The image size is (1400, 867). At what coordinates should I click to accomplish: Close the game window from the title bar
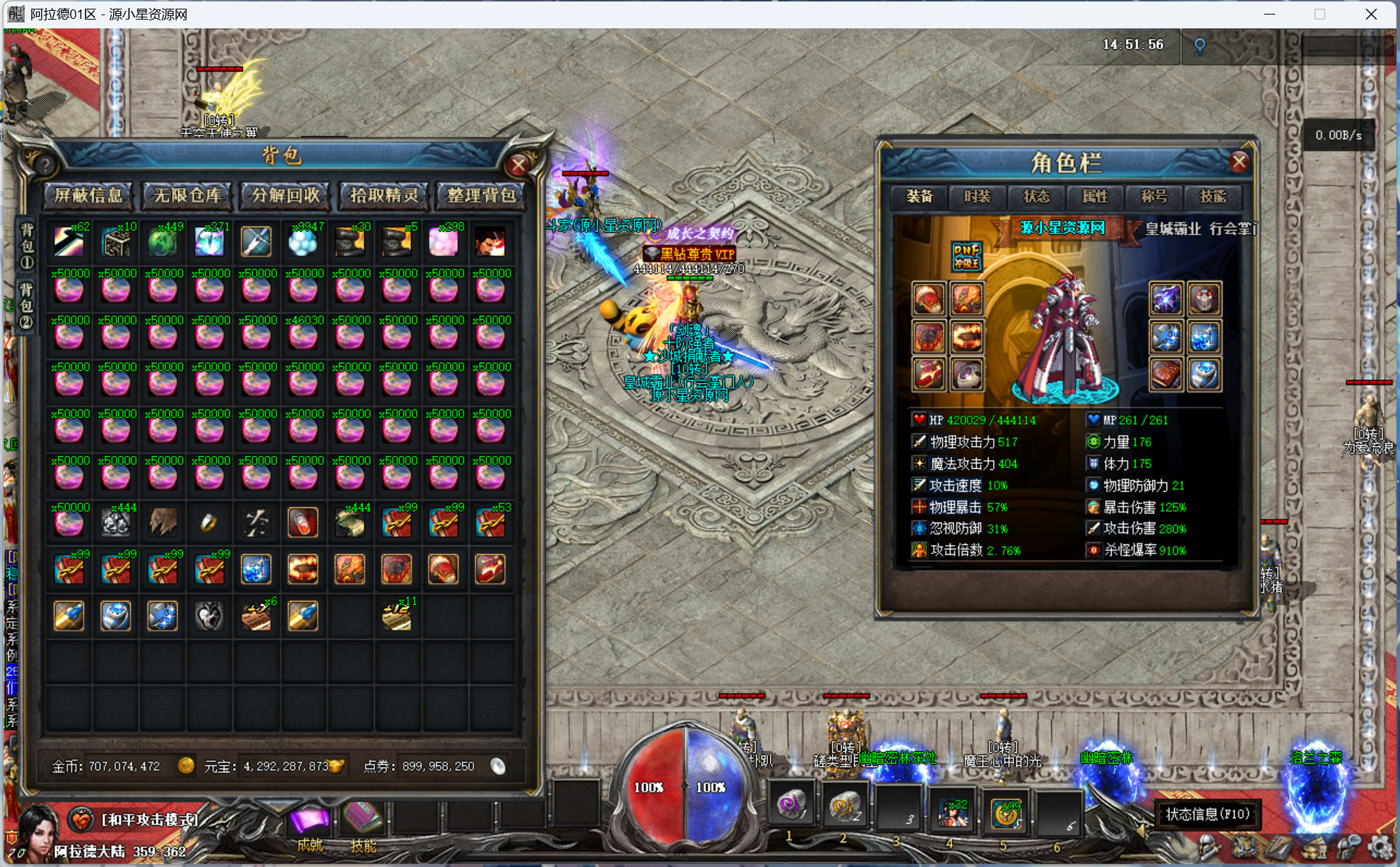1371,15
